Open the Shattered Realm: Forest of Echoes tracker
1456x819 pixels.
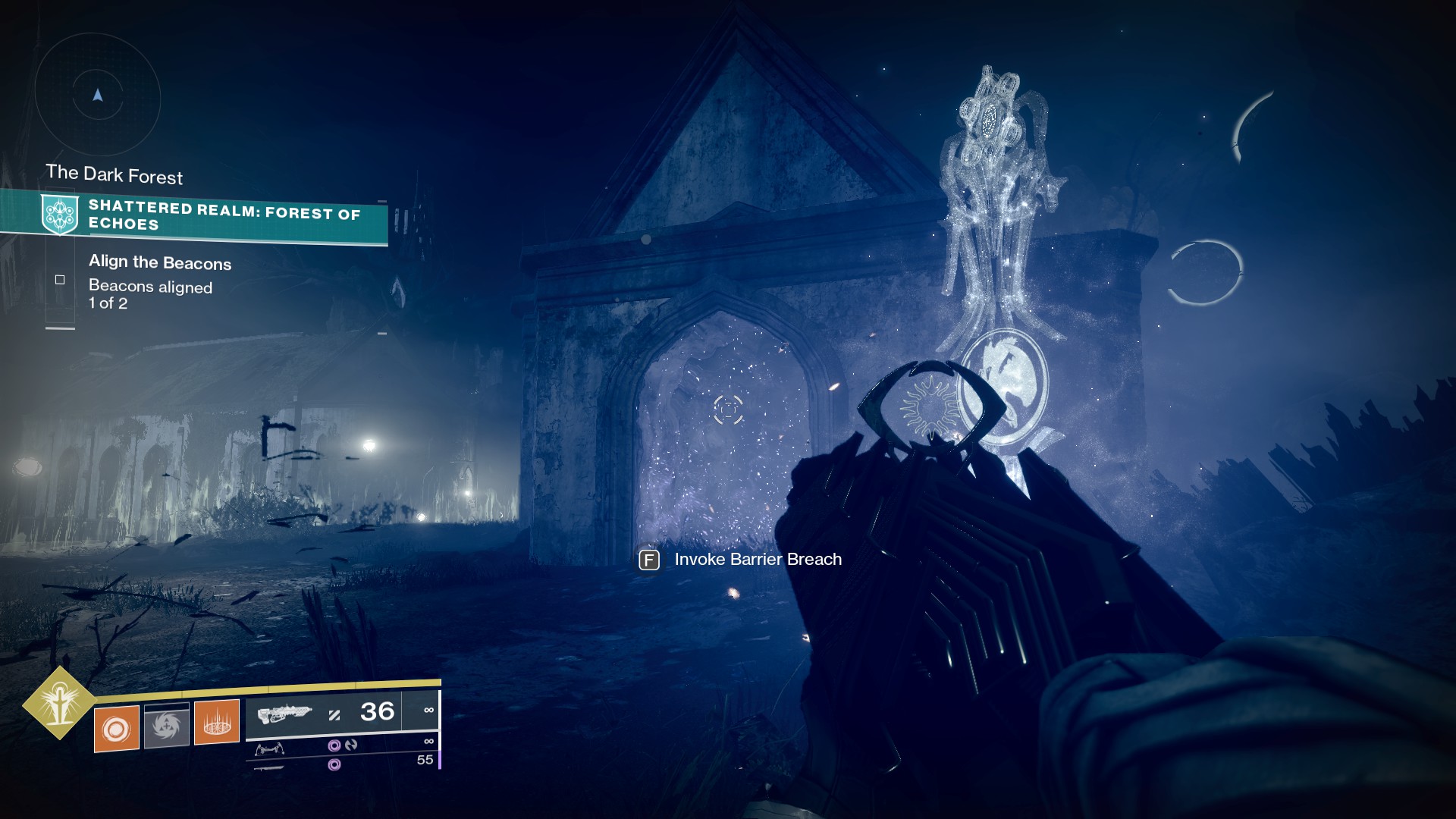pyautogui.click(x=224, y=216)
